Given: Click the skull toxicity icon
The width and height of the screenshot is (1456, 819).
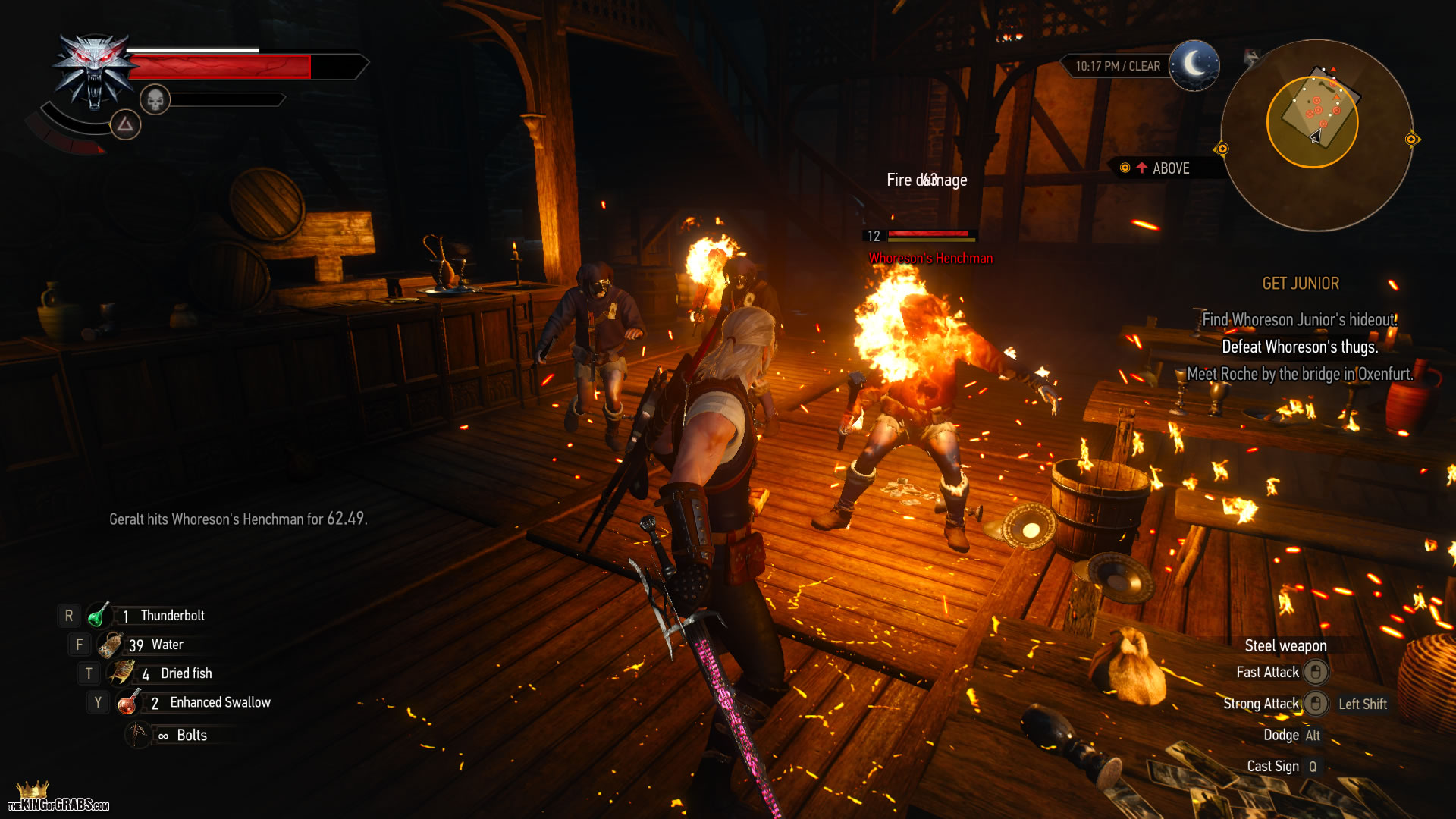Looking at the screenshot, I should pyautogui.click(x=155, y=99).
